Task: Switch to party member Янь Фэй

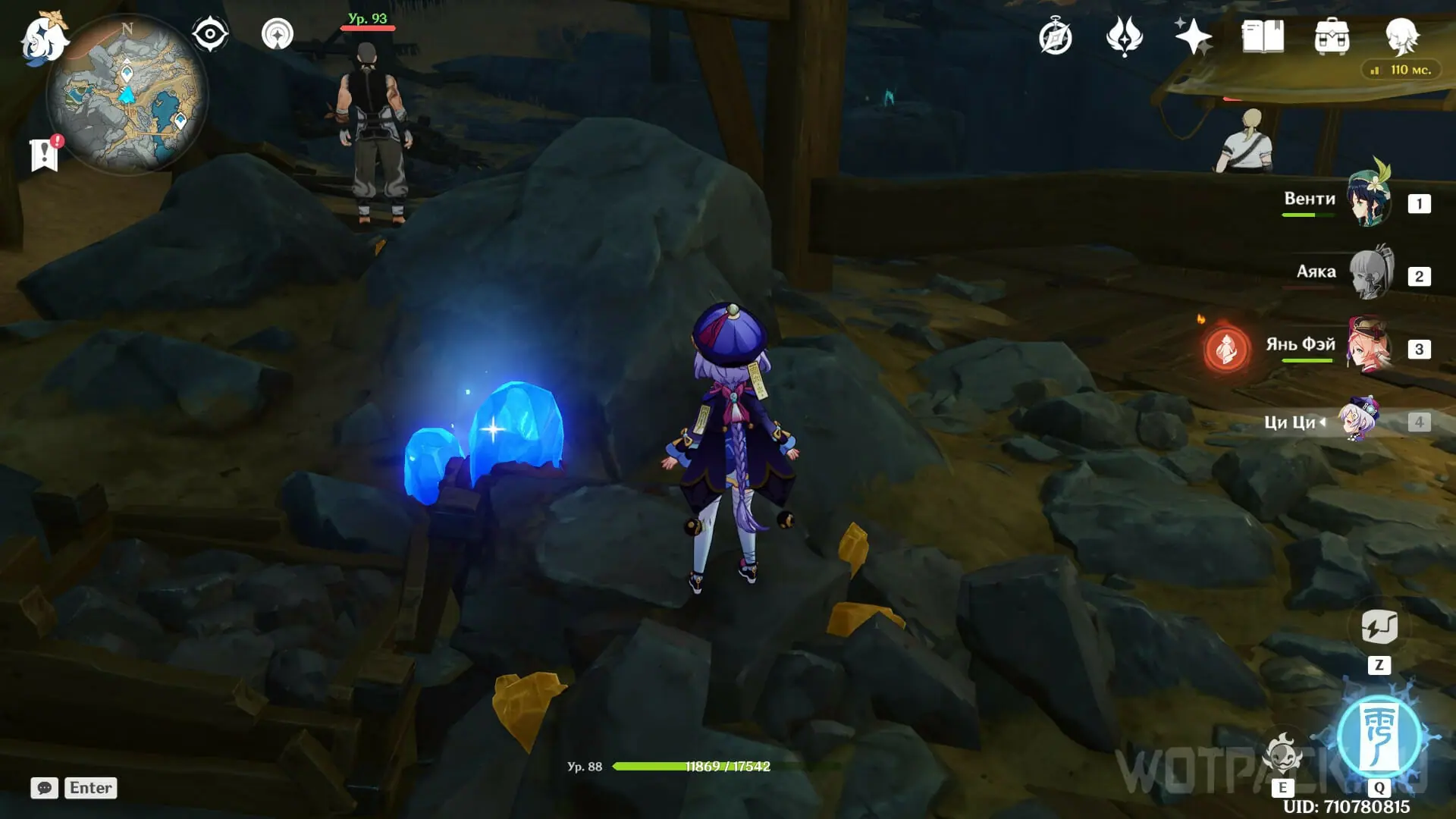Action: coord(1370,347)
